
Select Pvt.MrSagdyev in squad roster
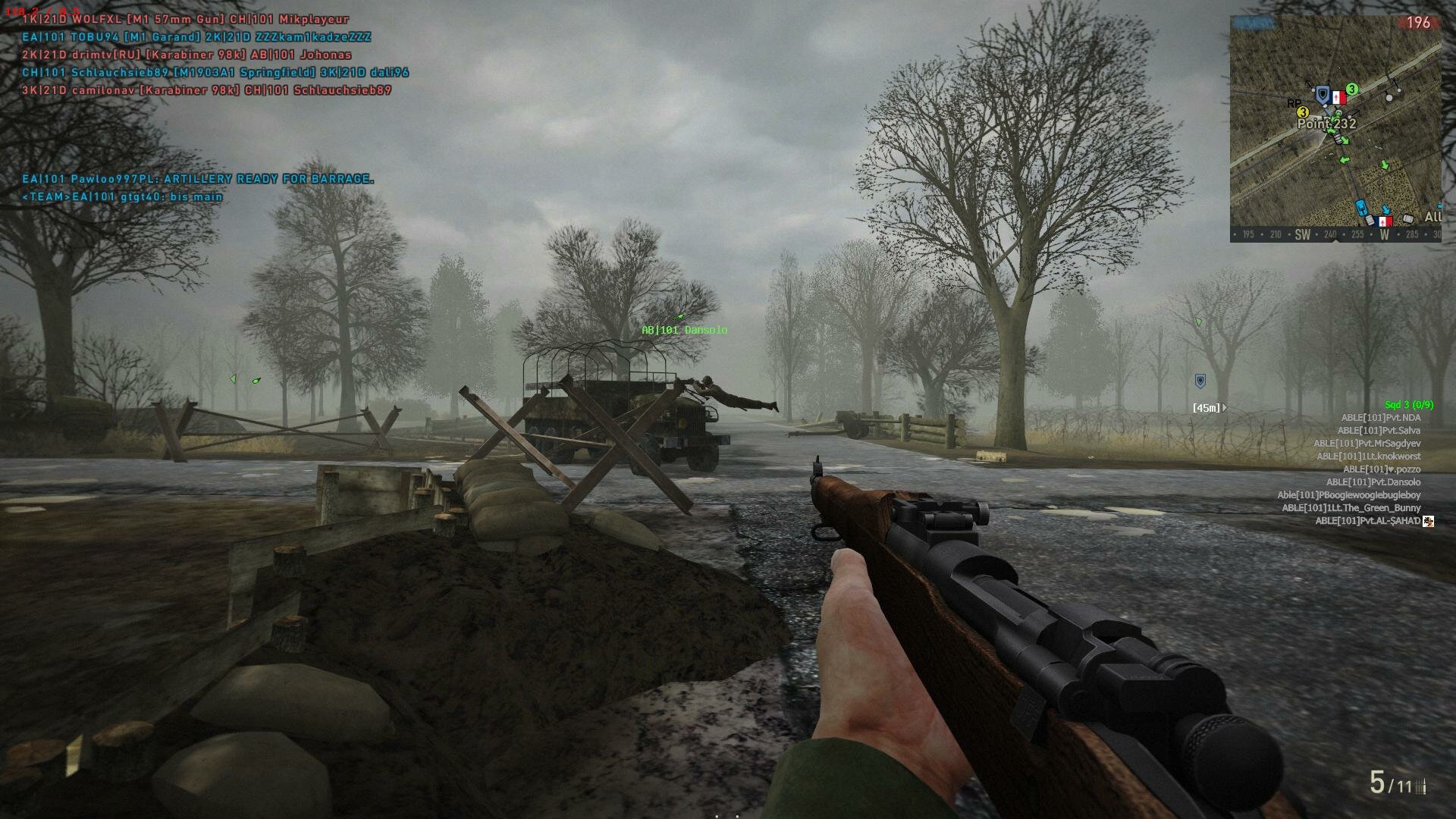pos(1367,444)
